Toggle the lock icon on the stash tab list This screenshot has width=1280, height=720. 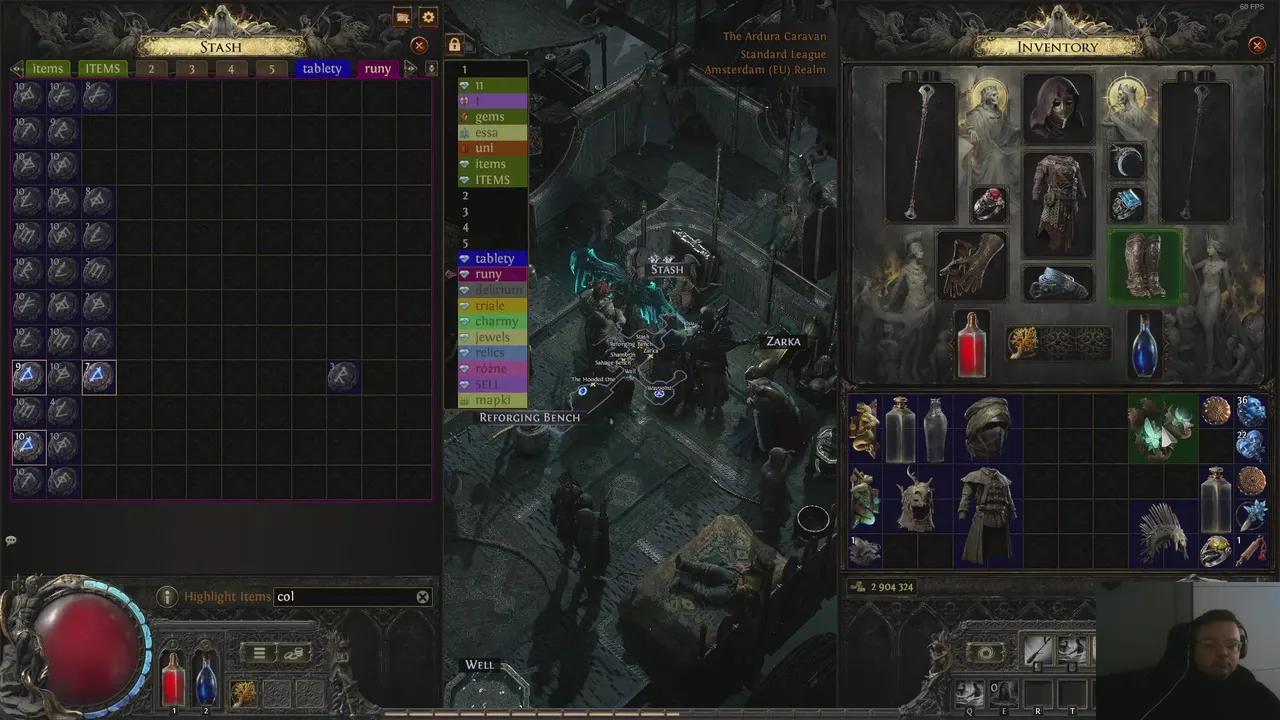pyautogui.click(x=454, y=45)
